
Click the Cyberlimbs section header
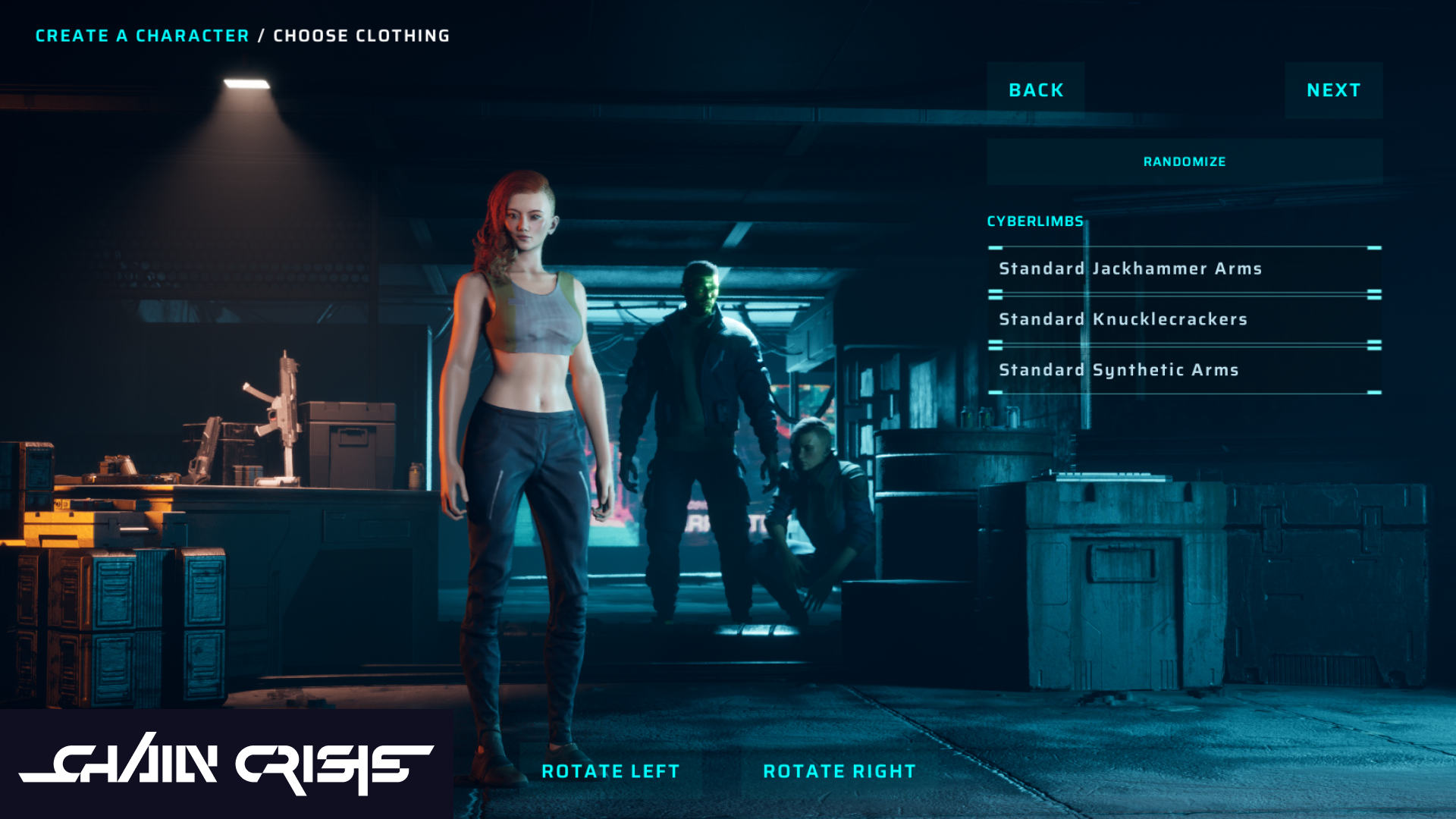1034,221
